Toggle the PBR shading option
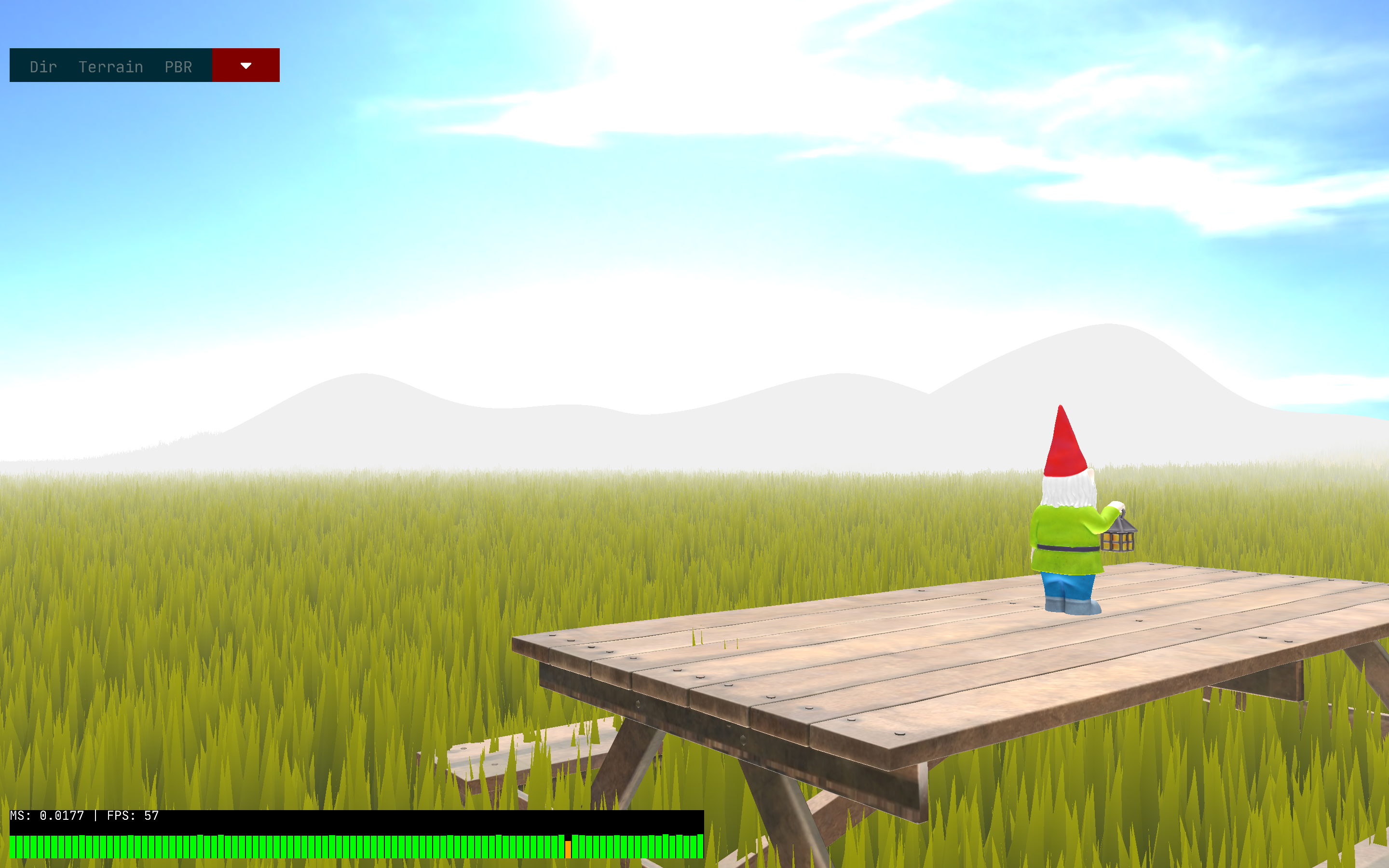1389x868 pixels. pyautogui.click(x=178, y=66)
